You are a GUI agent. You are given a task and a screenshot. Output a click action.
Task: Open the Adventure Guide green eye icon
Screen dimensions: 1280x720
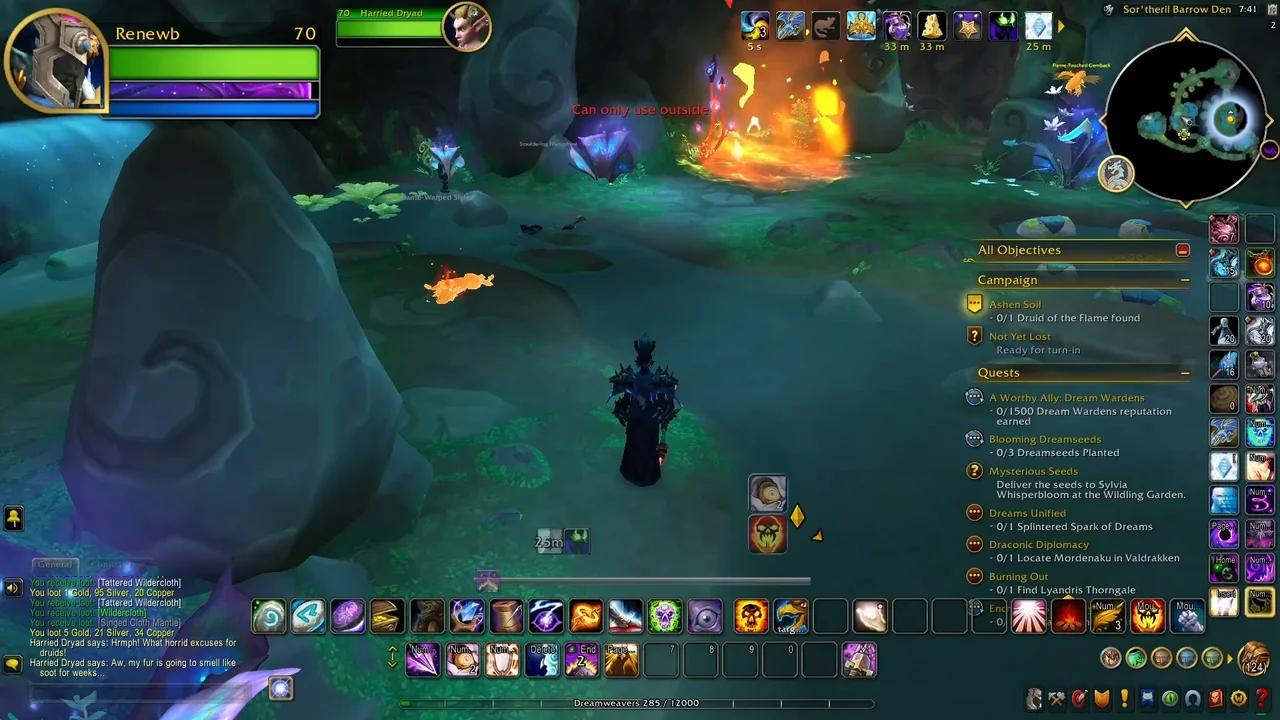[1169, 698]
